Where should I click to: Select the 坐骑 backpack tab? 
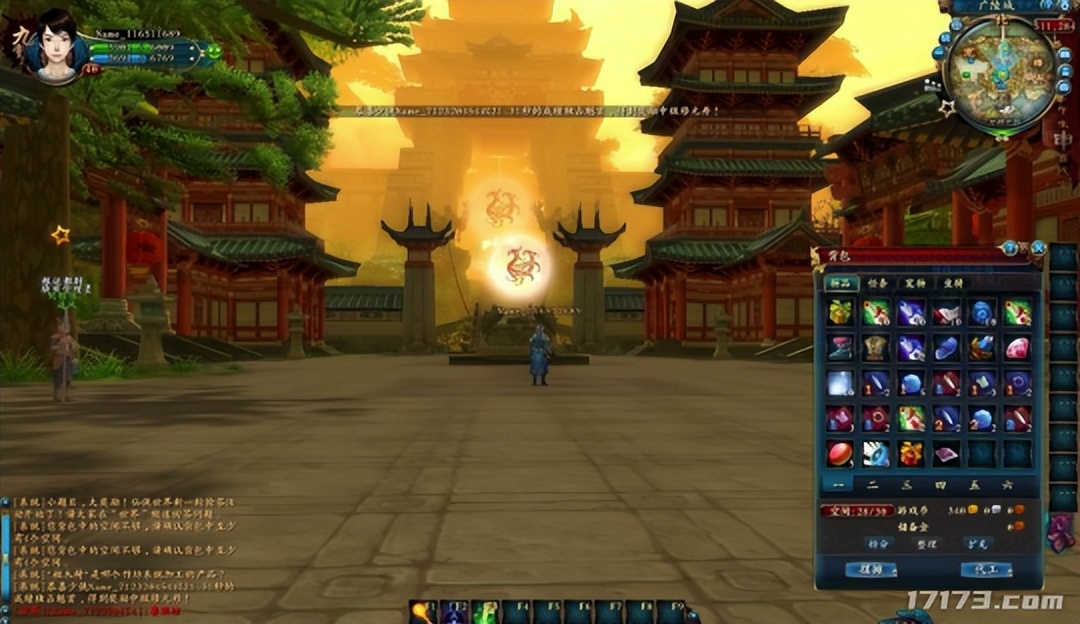pos(951,284)
